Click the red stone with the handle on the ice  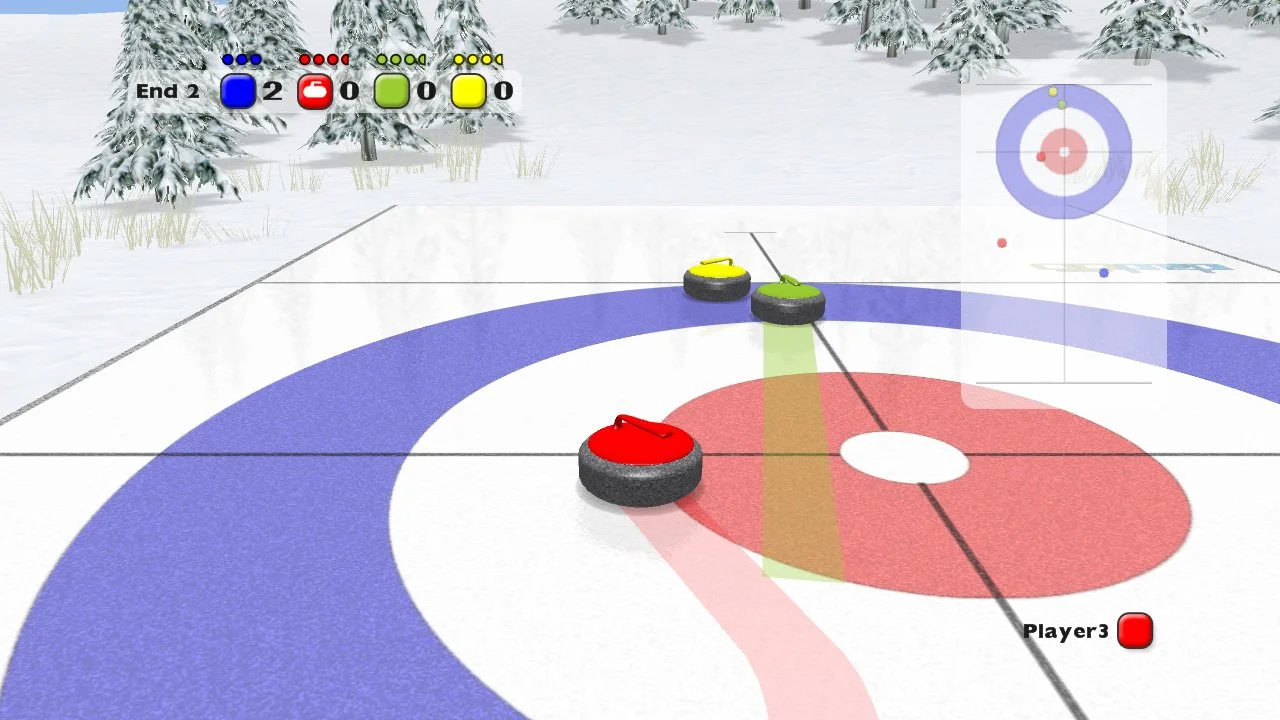640,455
